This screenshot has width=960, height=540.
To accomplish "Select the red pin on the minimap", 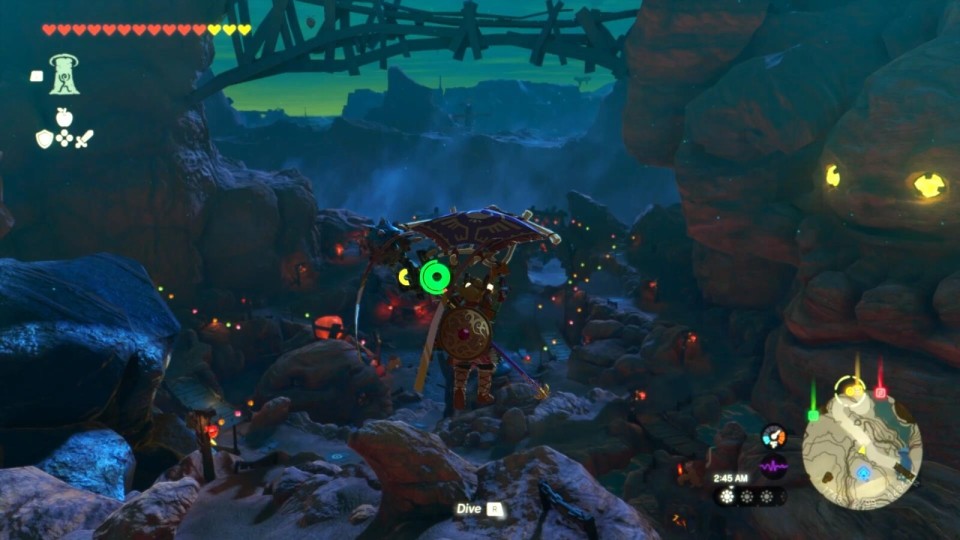I will point(880,392).
